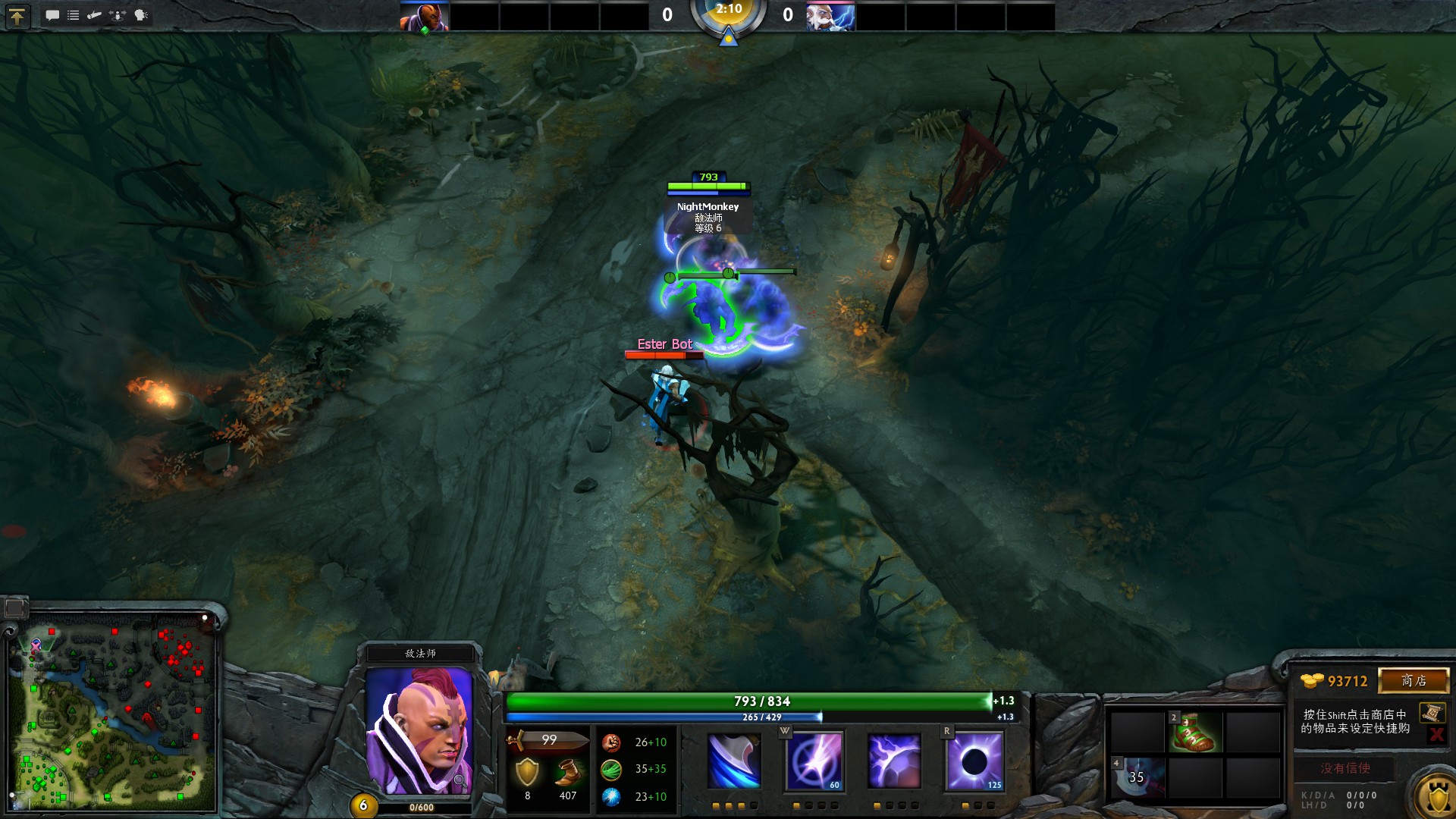Click the Town Portal Scroll quick-buy icon
The height and width of the screenshot is (819, 1456).
[1432, 713]
